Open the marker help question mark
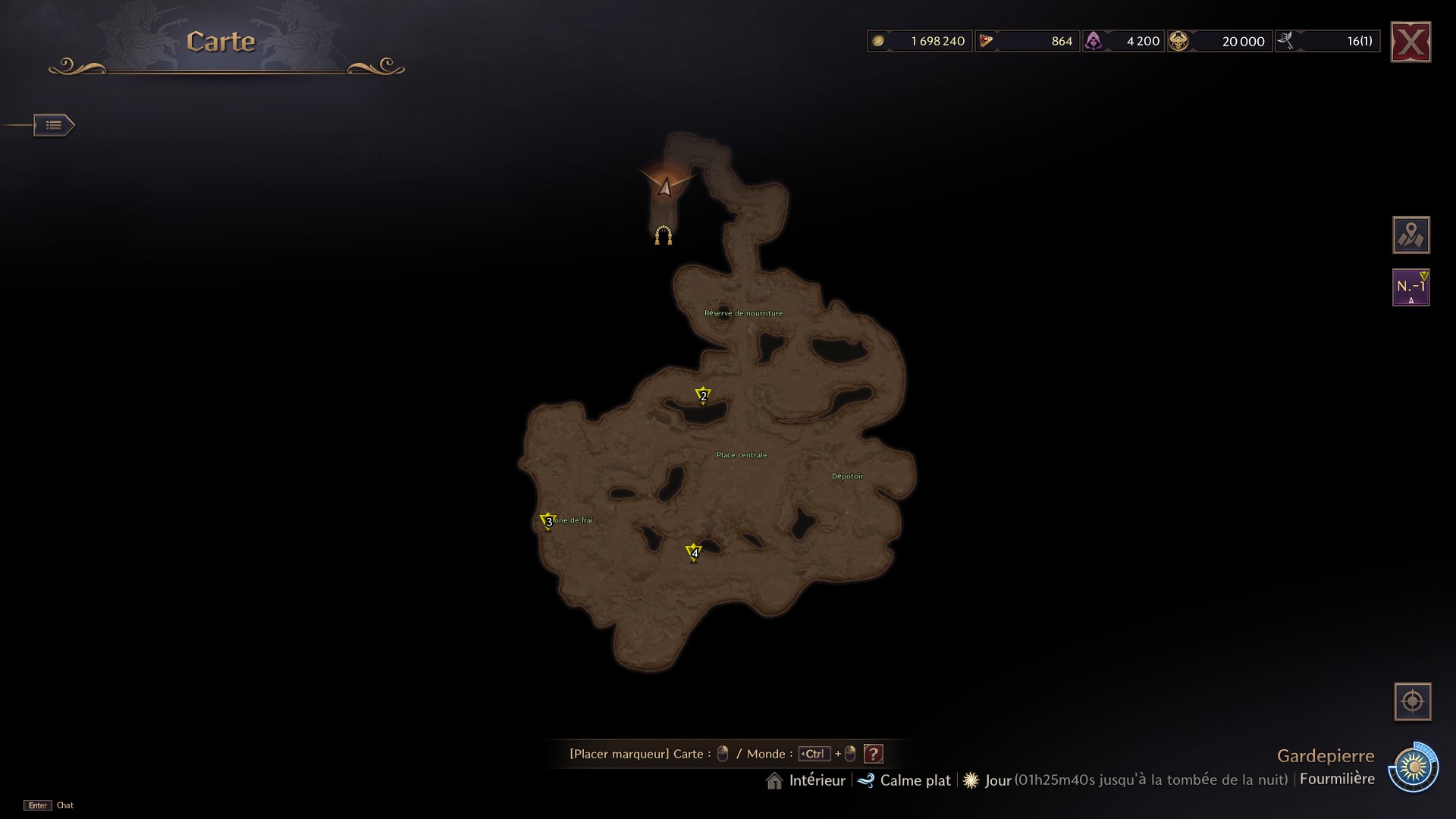Screen dimensions: 1456x819 coord(874,754)
